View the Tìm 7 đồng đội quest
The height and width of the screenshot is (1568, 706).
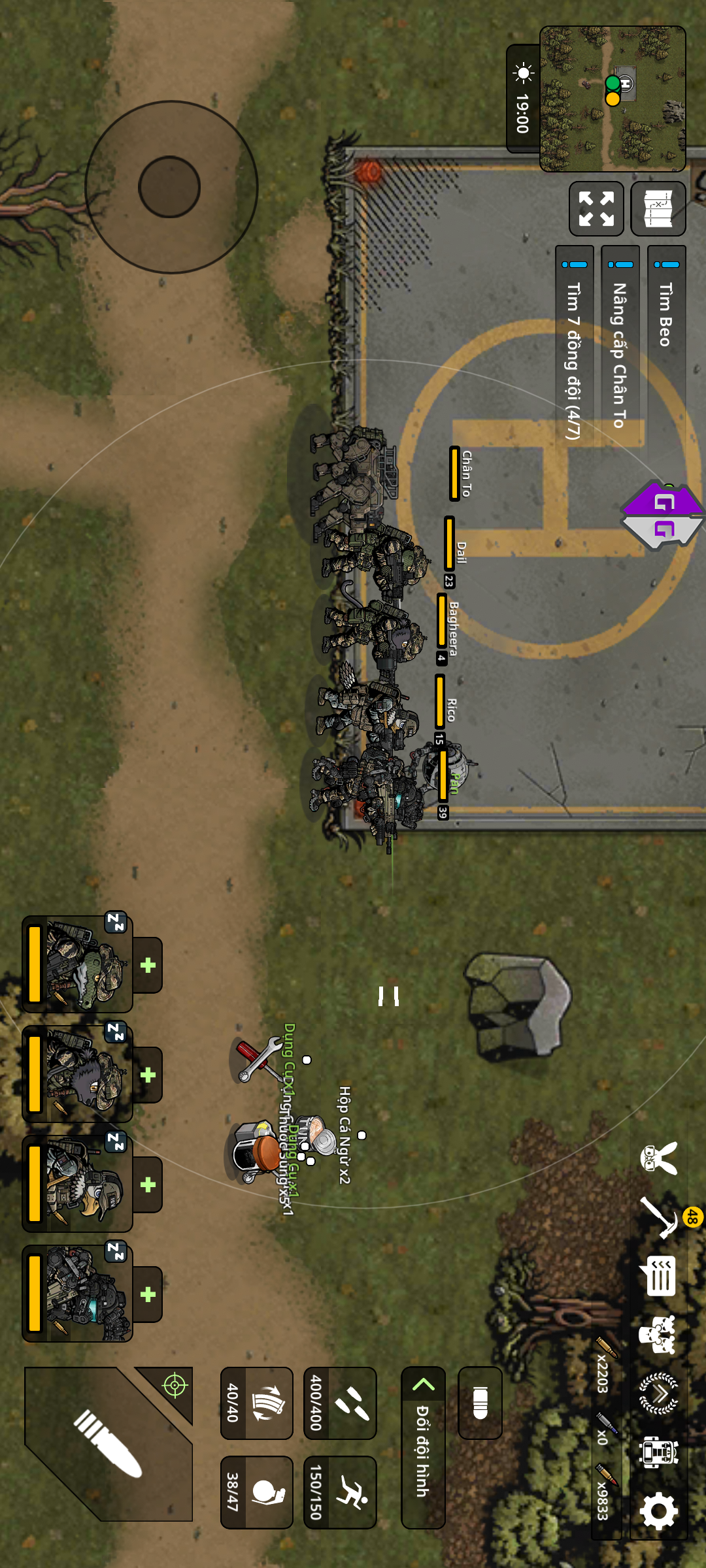[574, 346]
